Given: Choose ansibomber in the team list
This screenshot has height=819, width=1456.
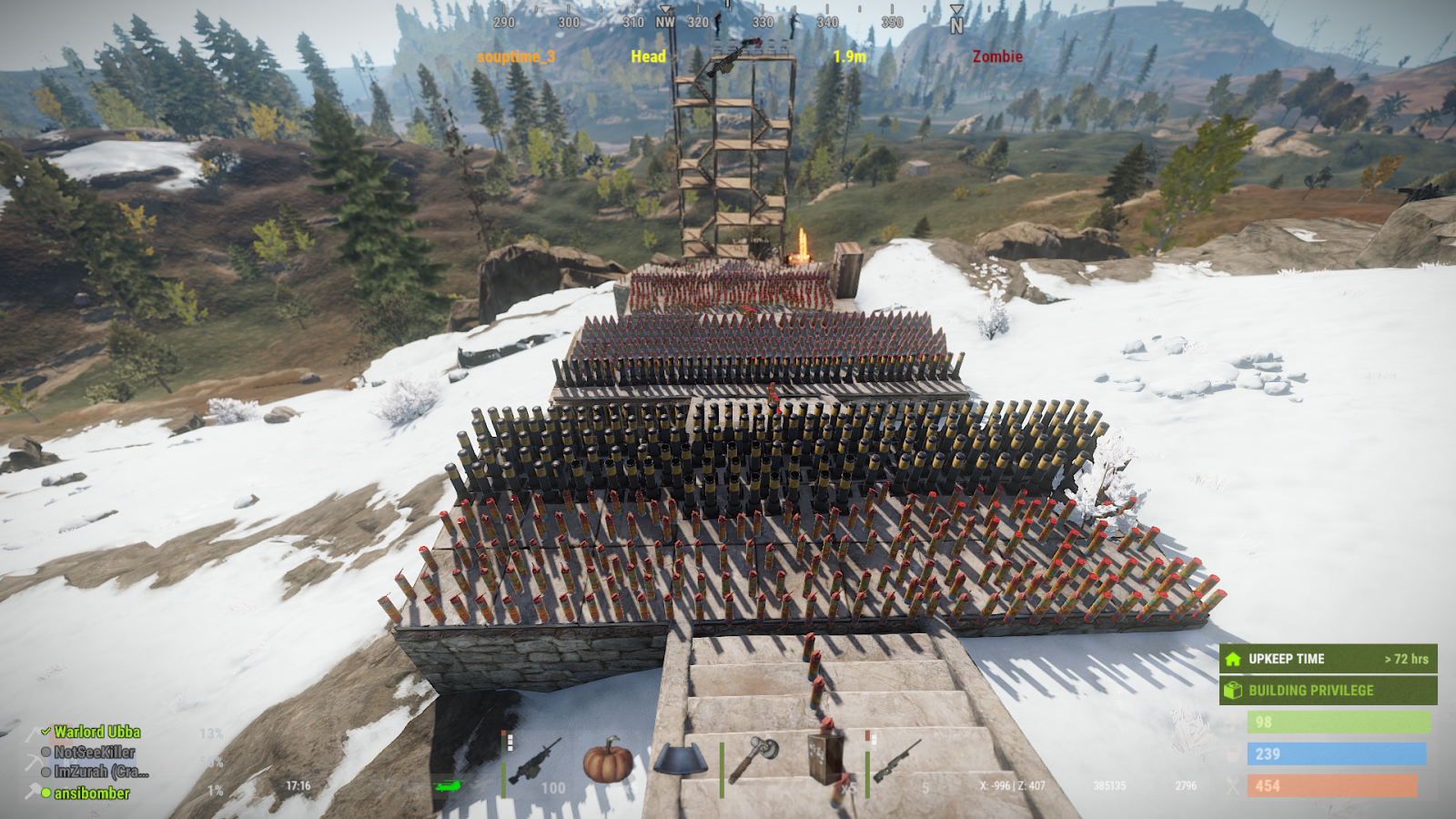Looking at the screenshot, I should pyautogui.click(x=91, y=794).
